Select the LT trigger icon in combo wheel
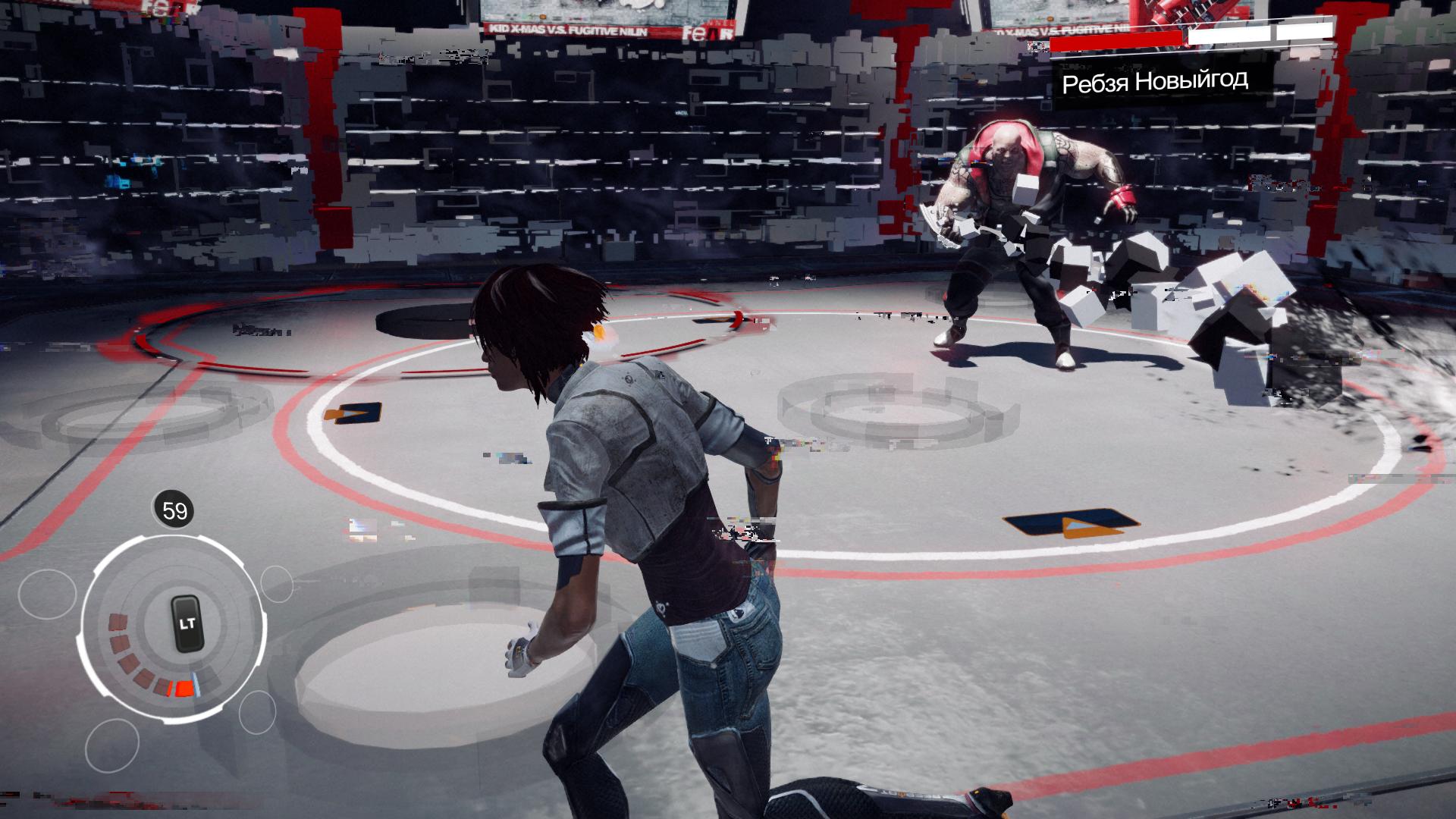This screenshot has height=819, width=1456. click(187, 623)
